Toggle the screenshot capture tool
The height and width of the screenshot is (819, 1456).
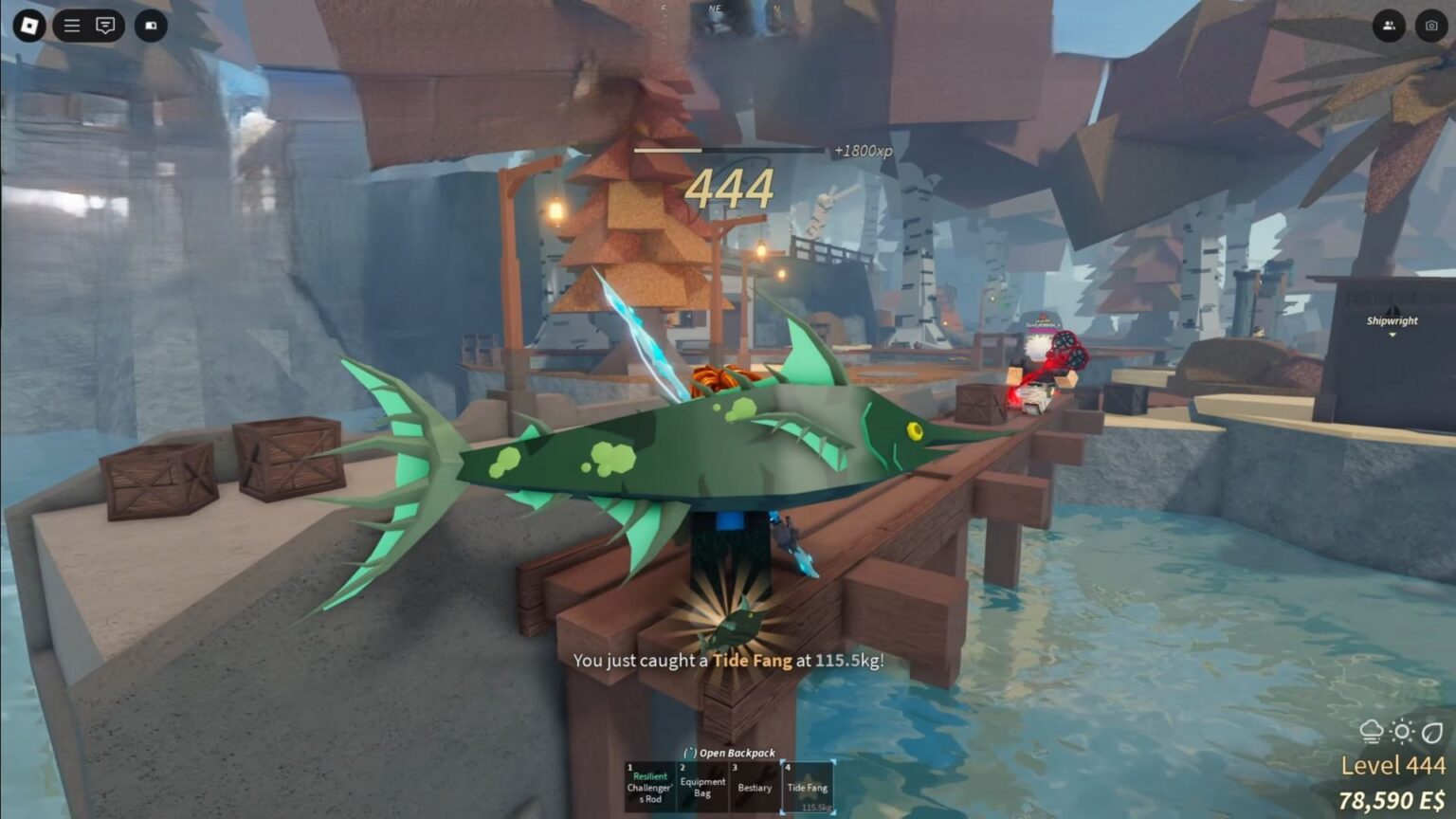1429,25
